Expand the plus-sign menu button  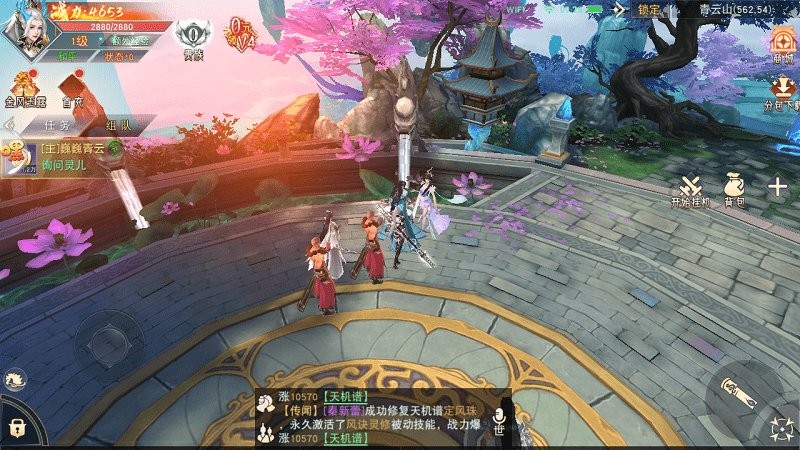(777, 186)
